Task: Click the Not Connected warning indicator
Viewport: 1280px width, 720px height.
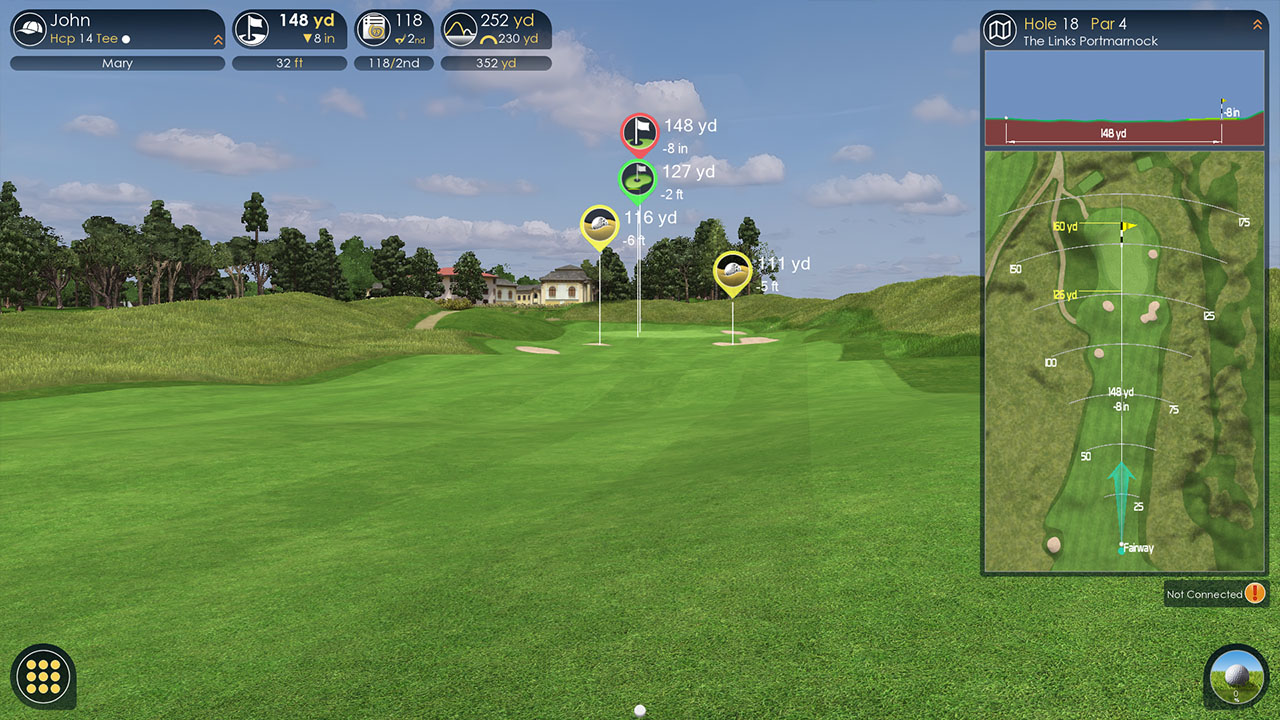Action: tap(1254, 594)
